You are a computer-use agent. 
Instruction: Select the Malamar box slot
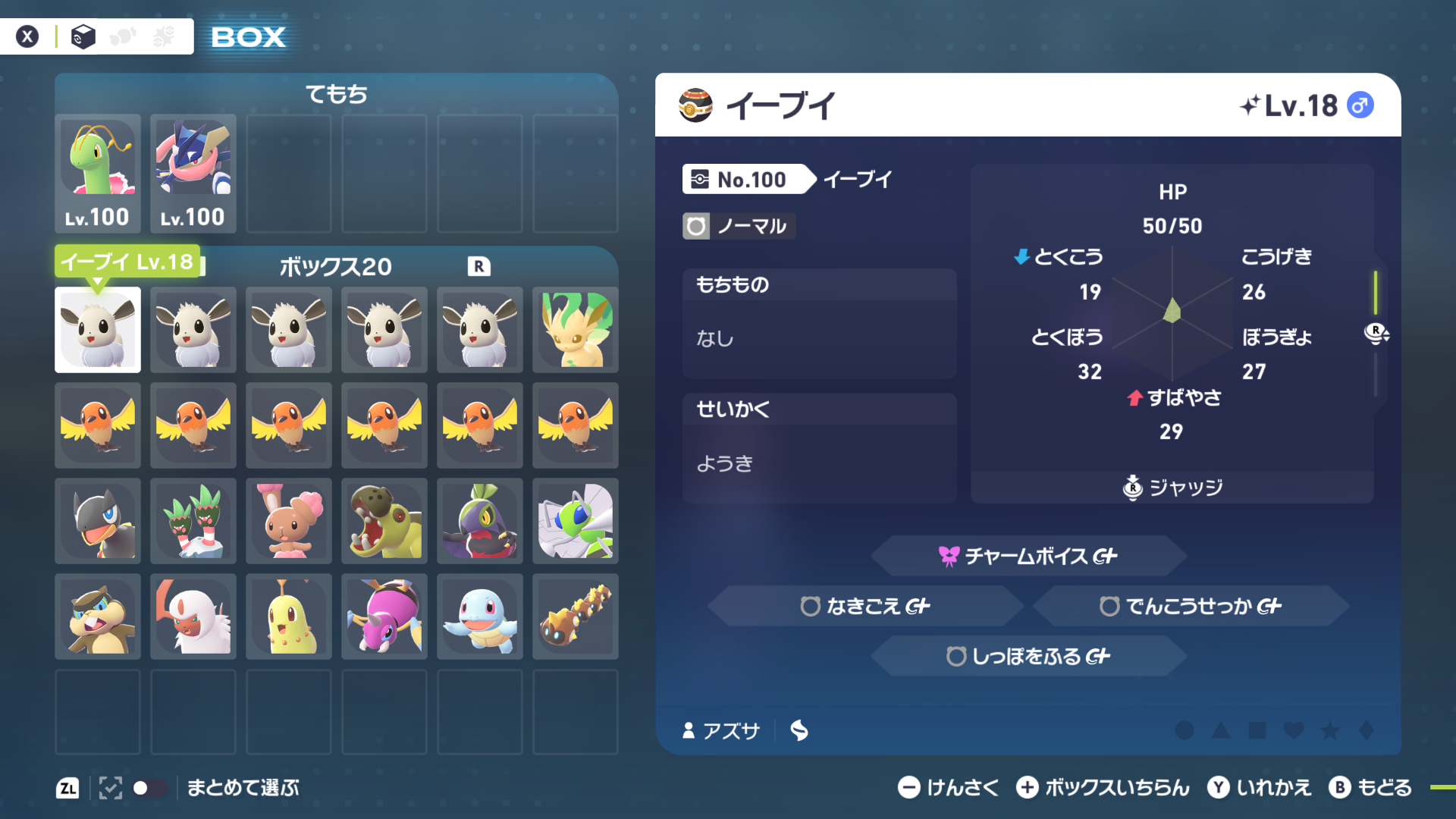(x=480, y=521)
